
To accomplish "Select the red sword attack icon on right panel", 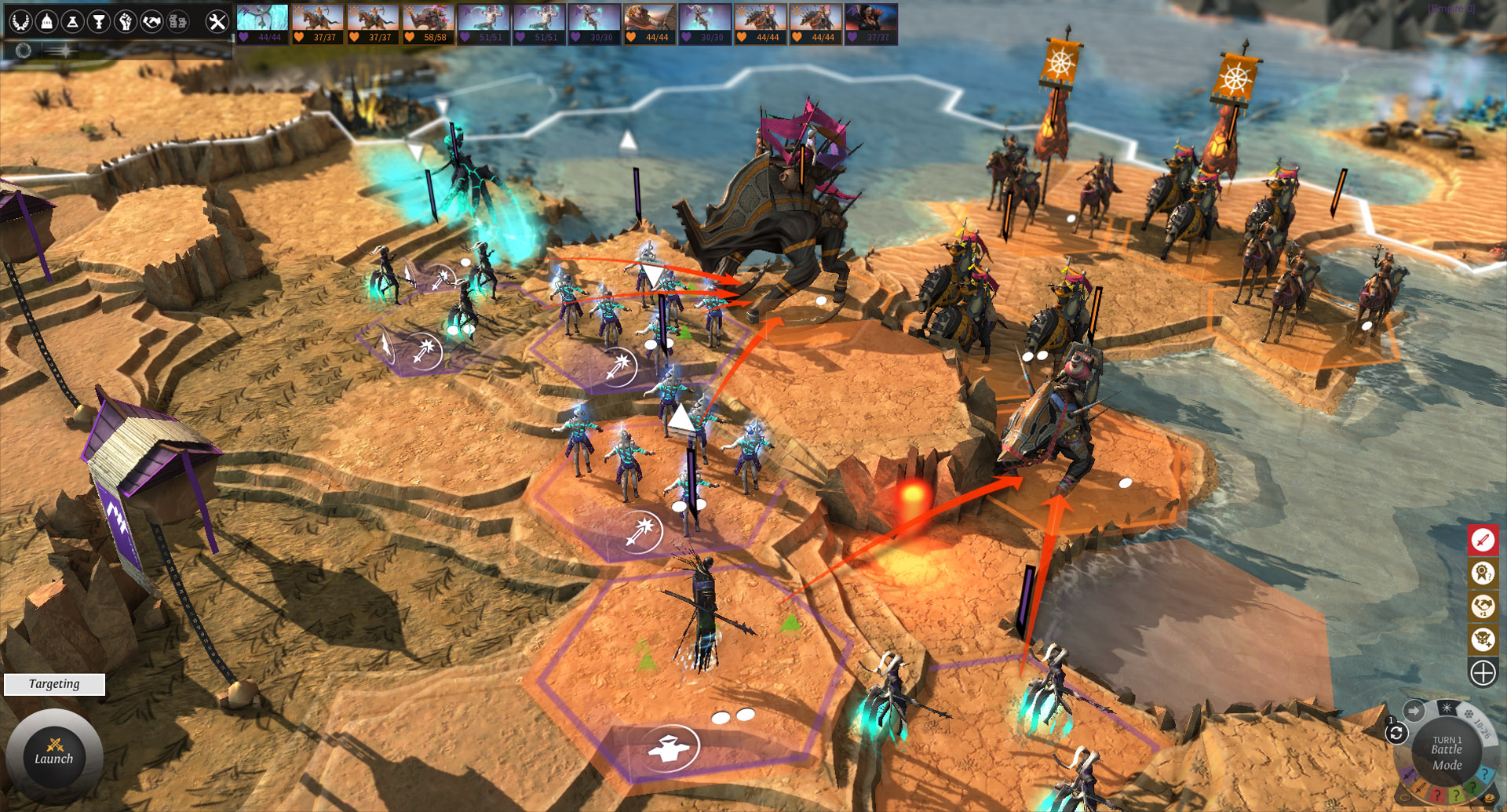I will 1483,540.
